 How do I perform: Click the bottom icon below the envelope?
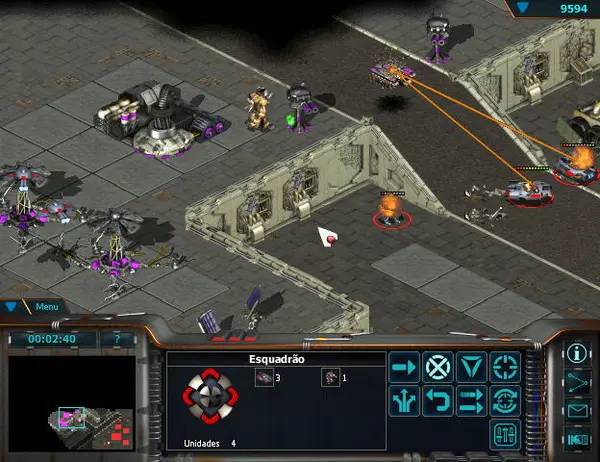577,437
